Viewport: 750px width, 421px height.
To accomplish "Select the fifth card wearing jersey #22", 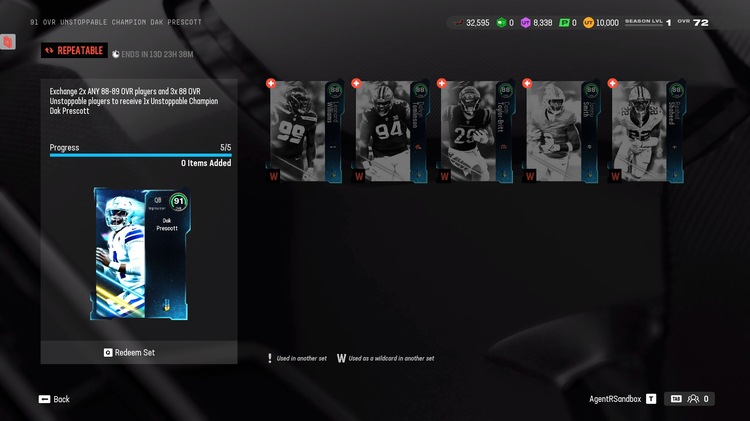I will [x=648, y=131].
